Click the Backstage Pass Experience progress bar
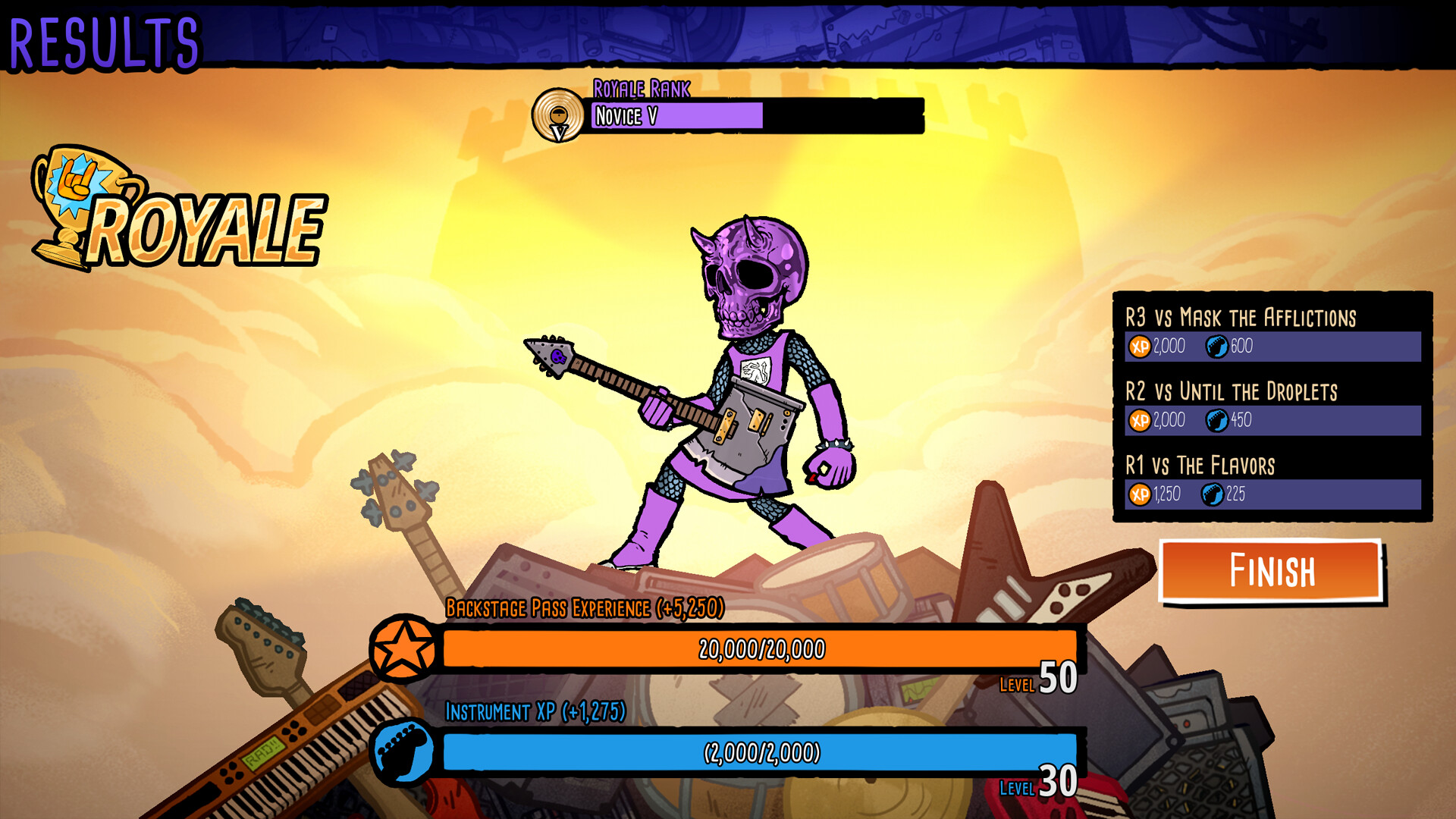This screenshot has height=819, width=1456. 758,649
